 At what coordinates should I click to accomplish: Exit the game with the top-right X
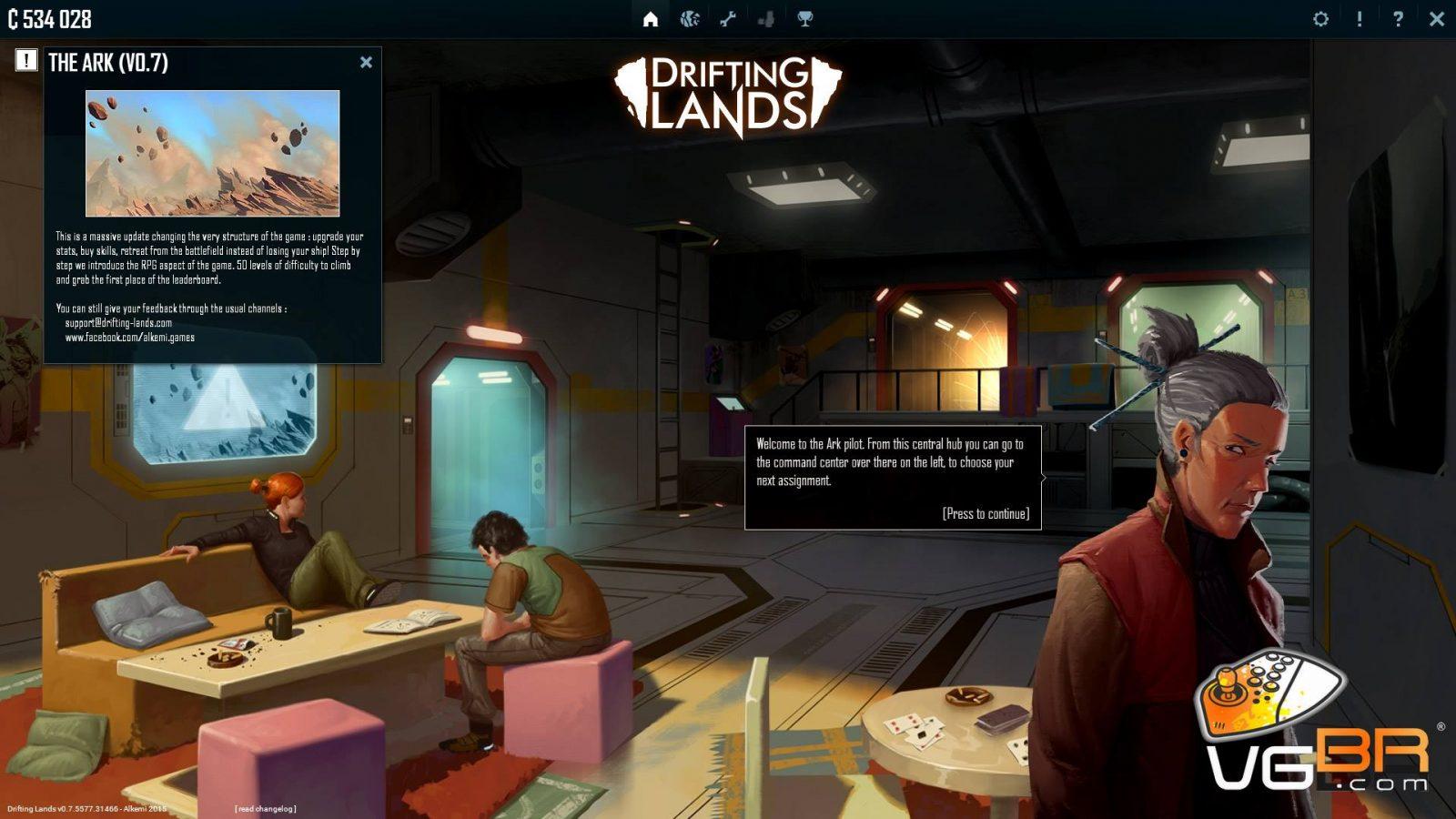(x=1437, y=19)
